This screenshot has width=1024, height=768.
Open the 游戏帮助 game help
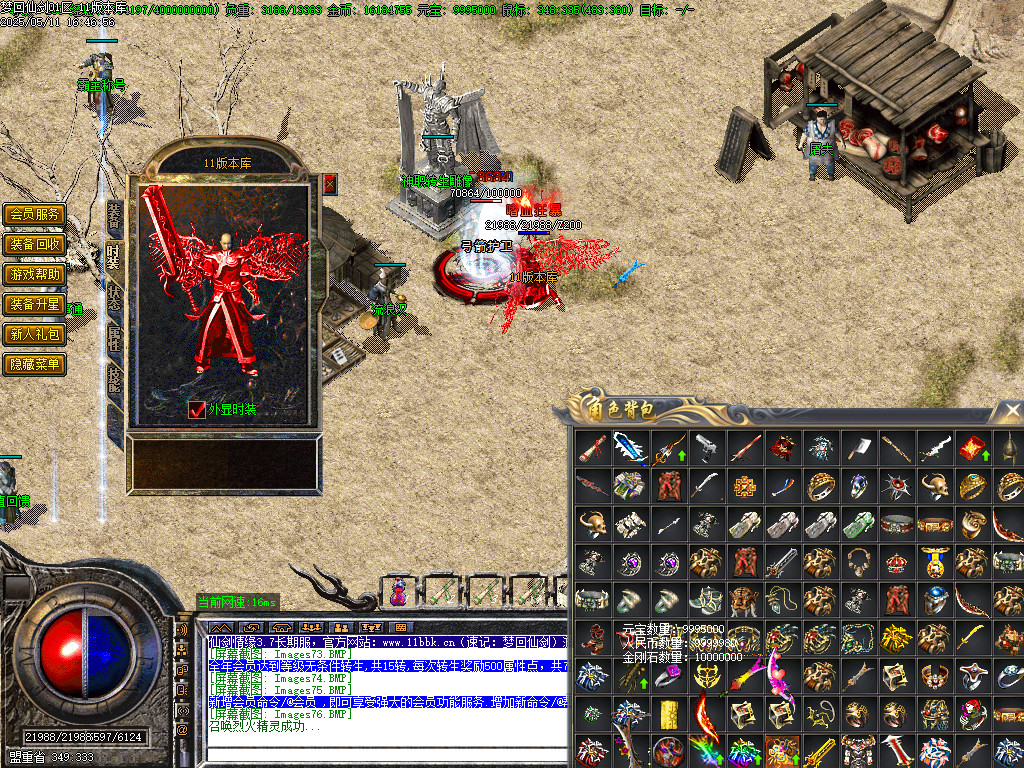(x=35, y=274)
